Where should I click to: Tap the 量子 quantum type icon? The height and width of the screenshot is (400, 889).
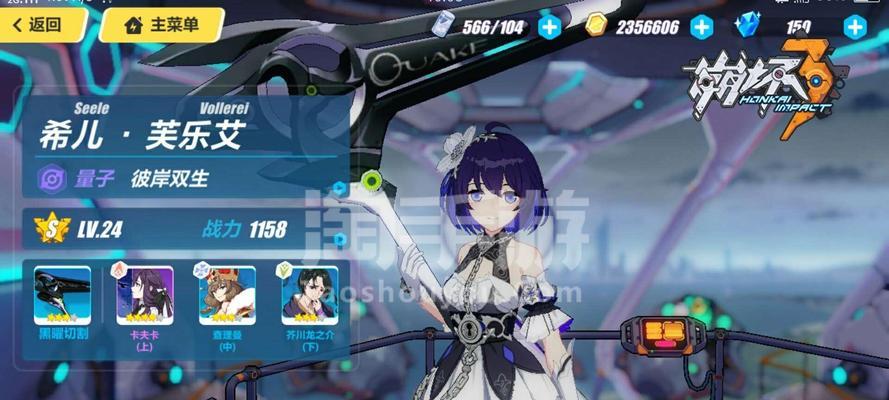pyautogui.click(x=52, y=179)
